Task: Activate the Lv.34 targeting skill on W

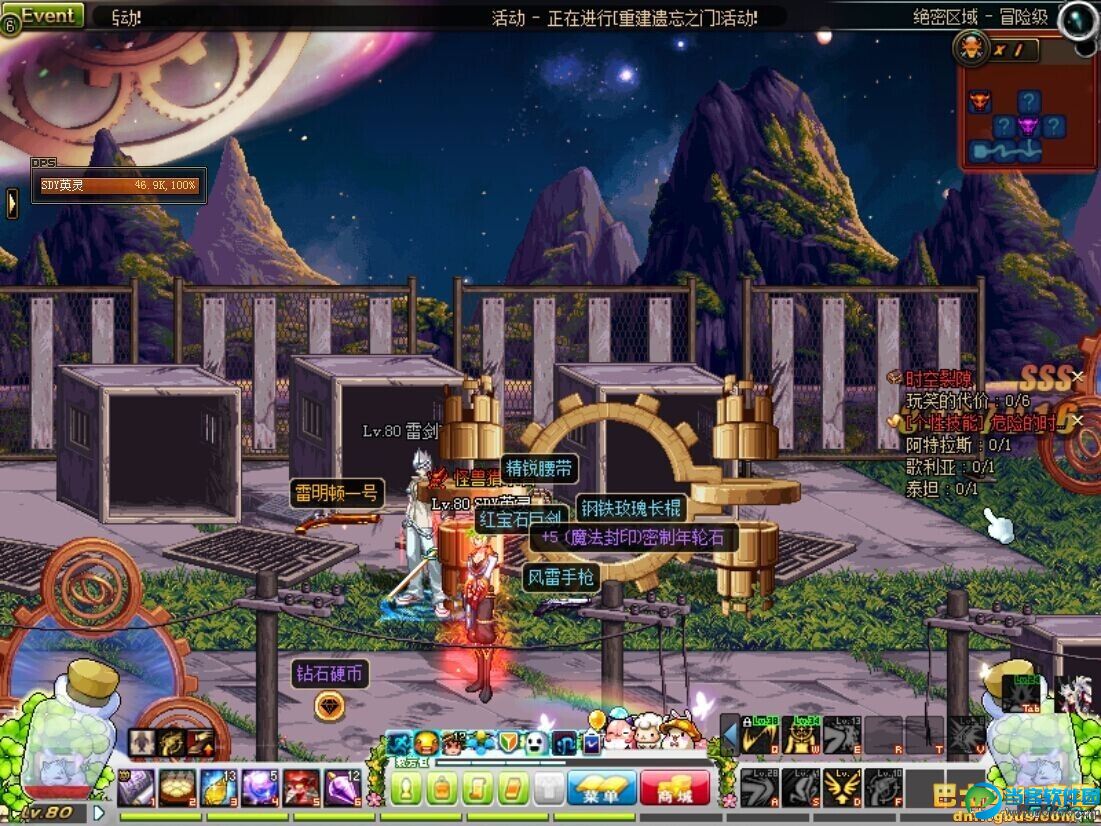Action: (x=801, y=736)
